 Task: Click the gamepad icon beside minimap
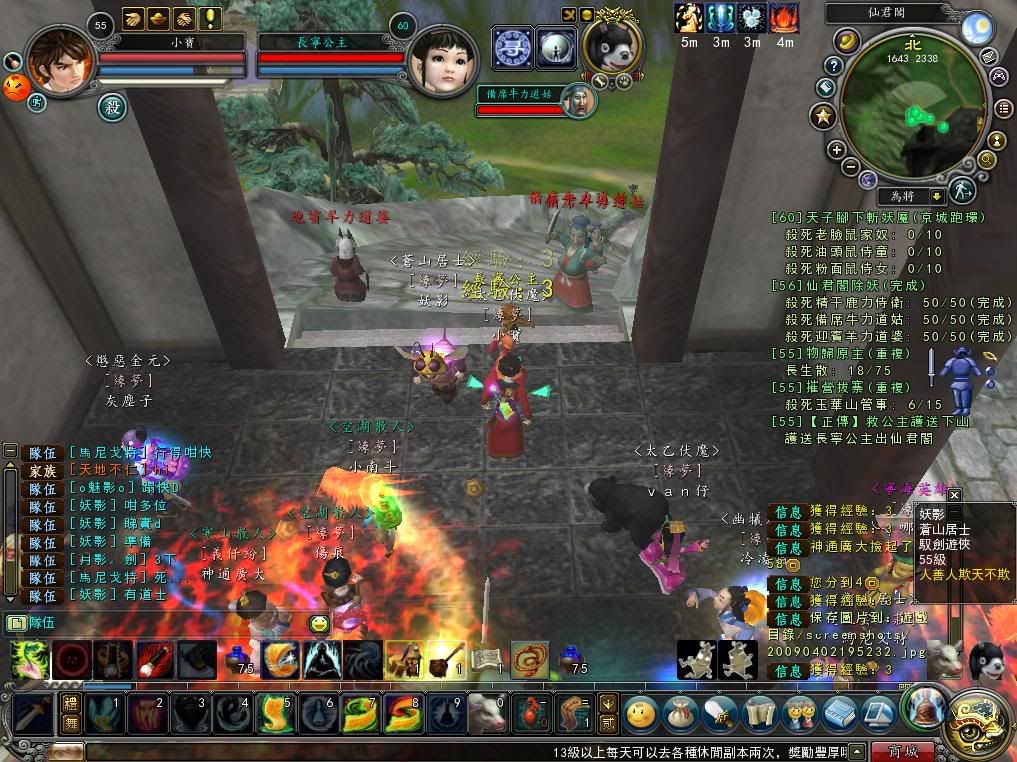[x=998, y=75]
